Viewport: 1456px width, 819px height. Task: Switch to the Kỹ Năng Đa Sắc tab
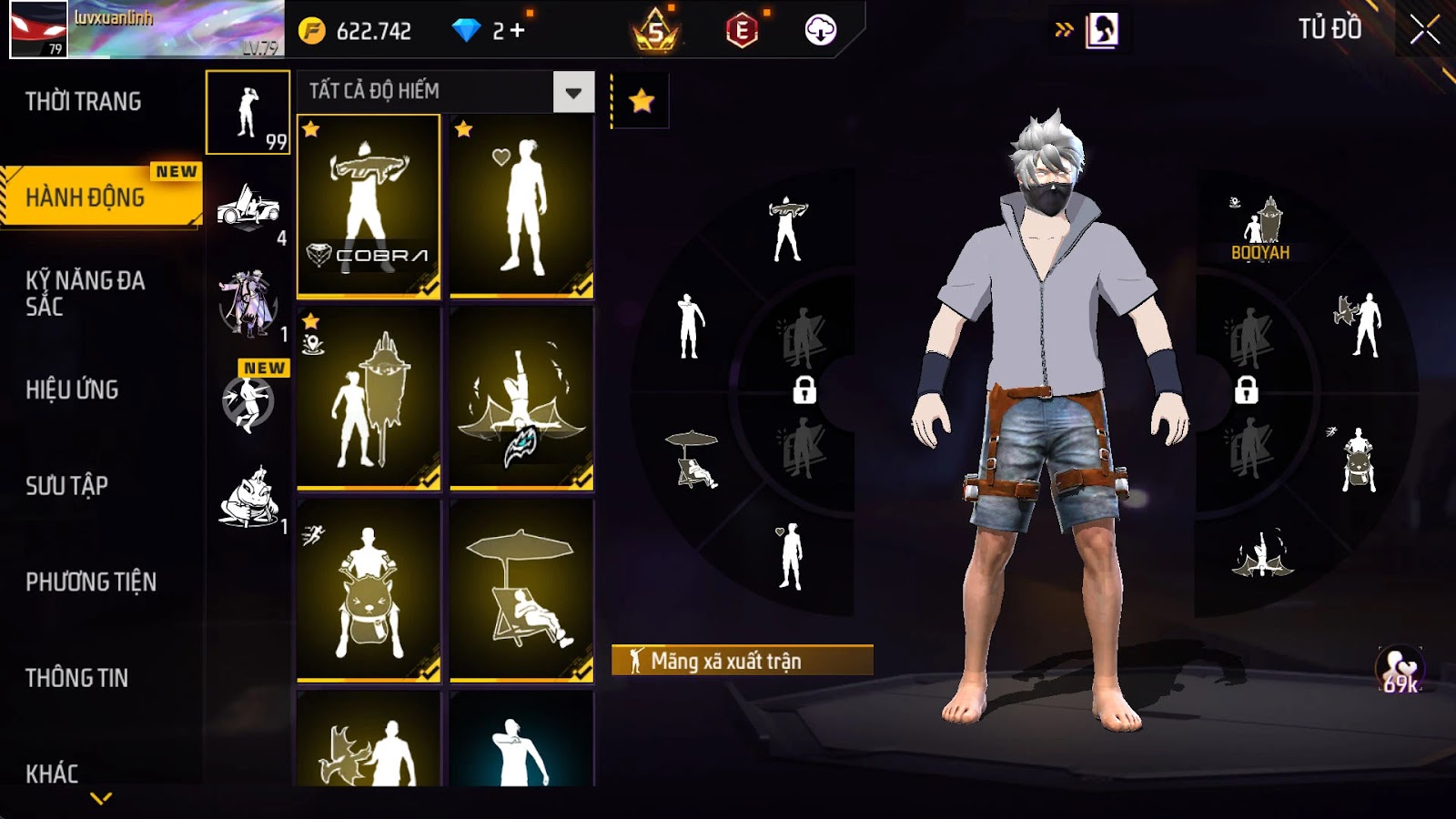[x=86, y=293]
